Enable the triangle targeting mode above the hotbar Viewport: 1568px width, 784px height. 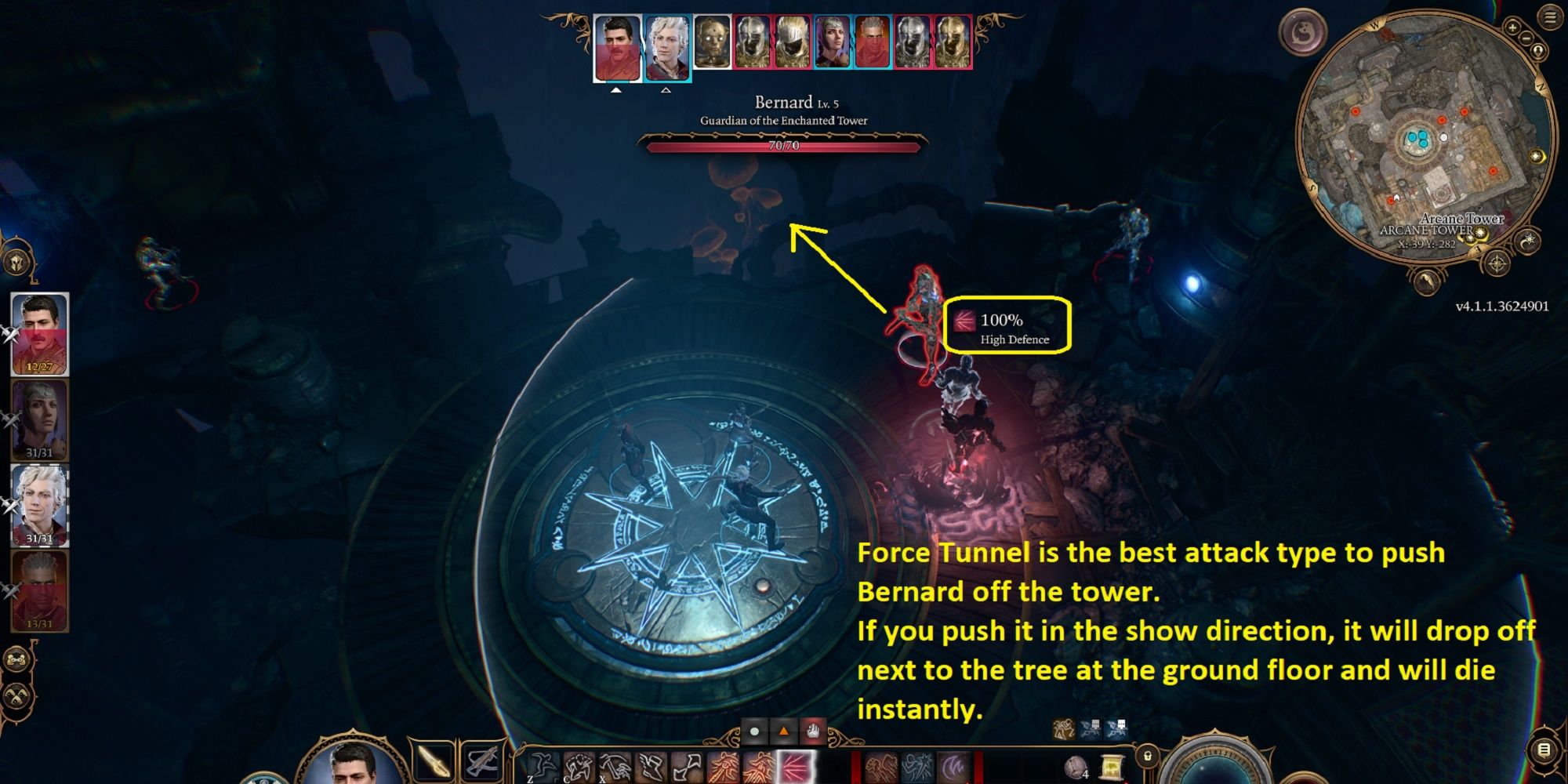(x=782, y=731)
